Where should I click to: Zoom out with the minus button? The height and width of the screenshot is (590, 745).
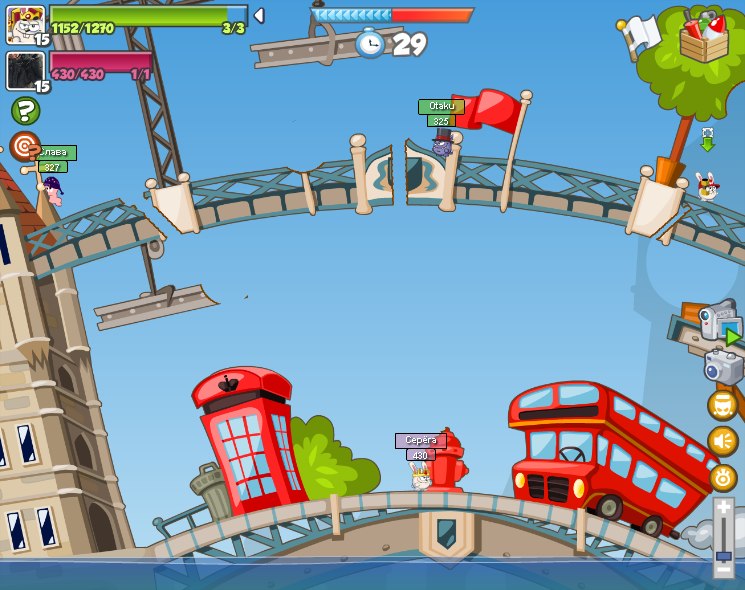point(724,570)
